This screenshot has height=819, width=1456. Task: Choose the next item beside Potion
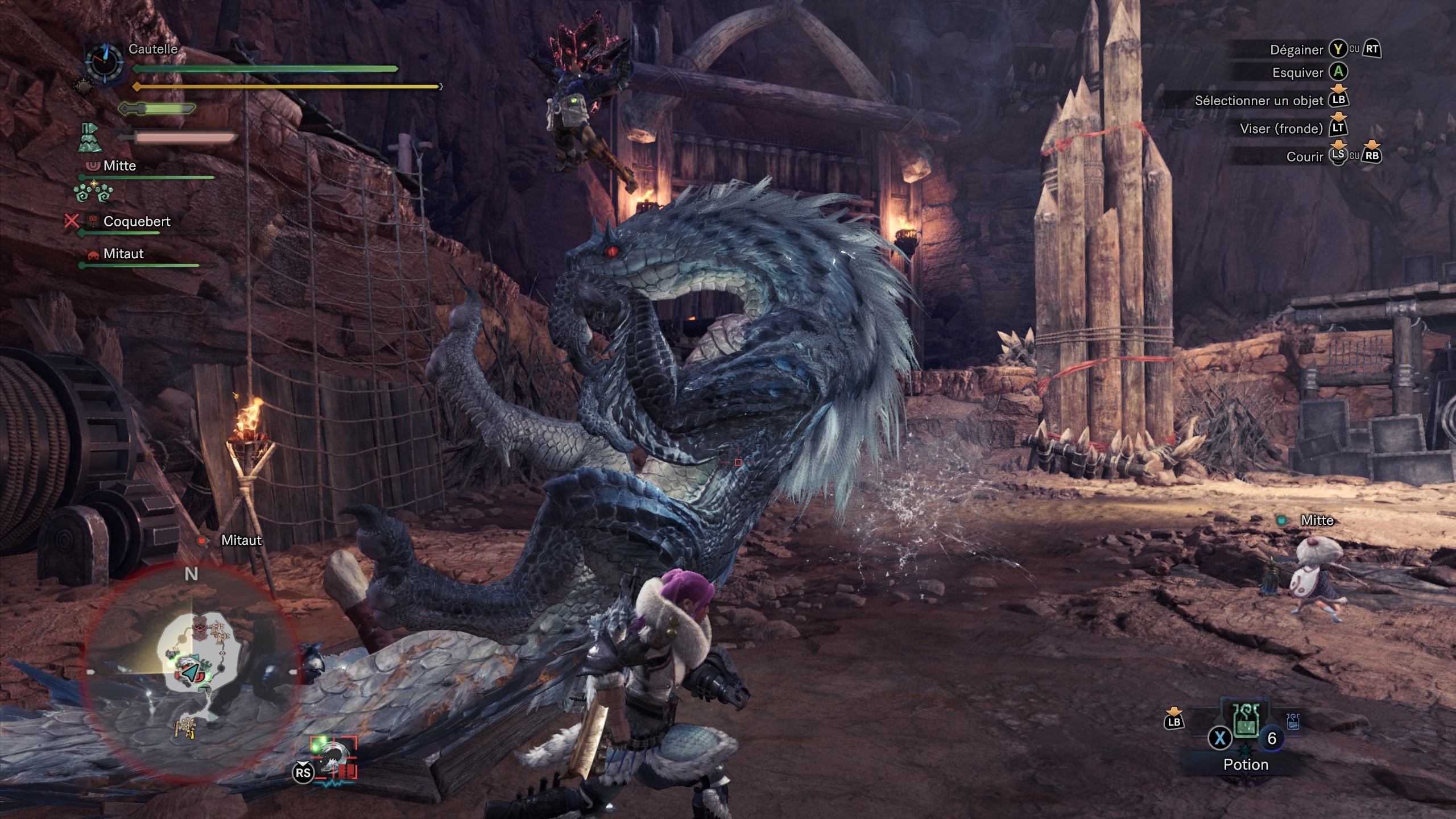[1292, 722]
